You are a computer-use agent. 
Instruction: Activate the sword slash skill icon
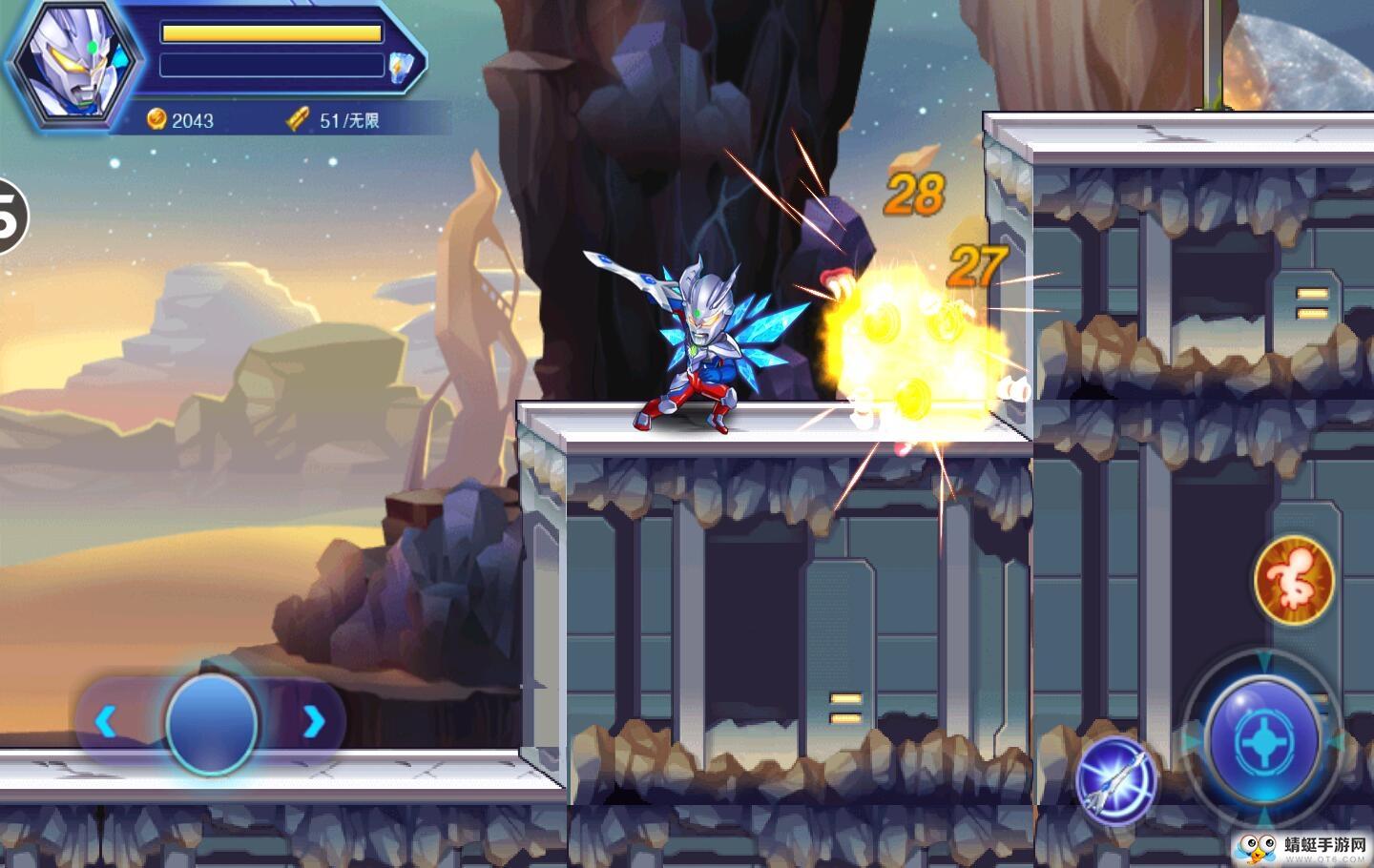[1115, 779]
